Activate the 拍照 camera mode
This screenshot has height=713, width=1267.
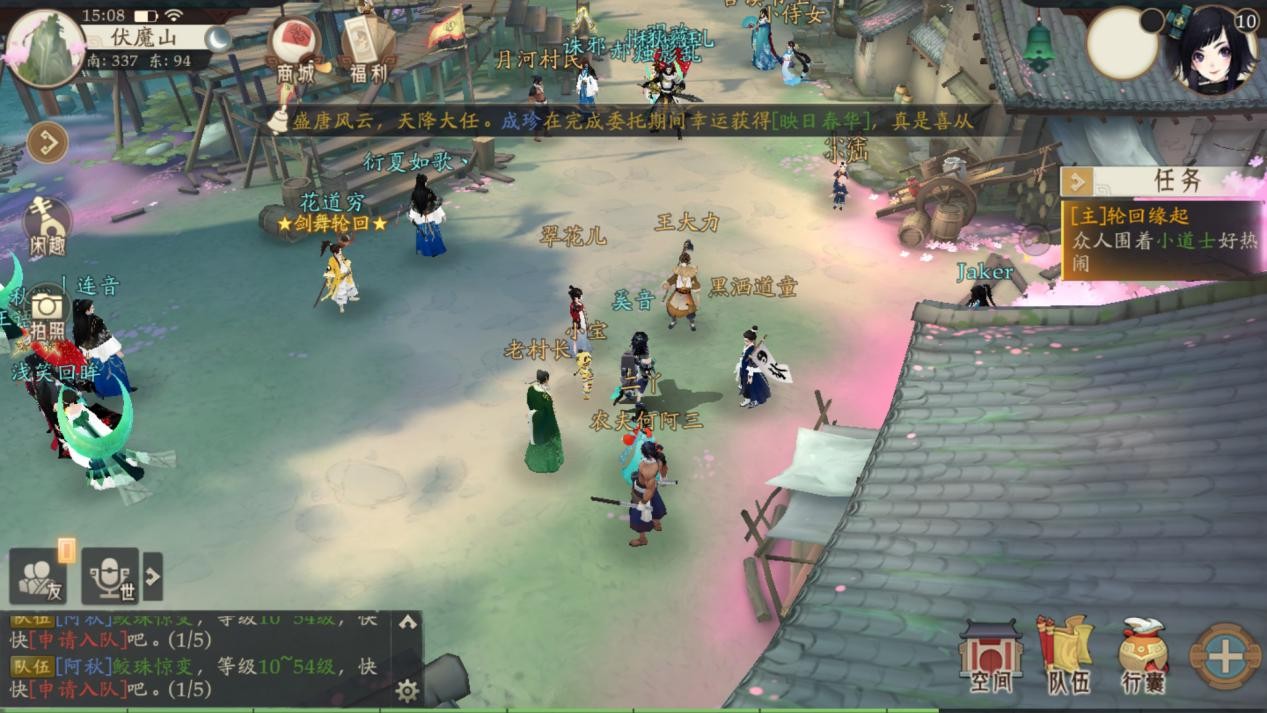pyautogui.click(x=46, y=312)
